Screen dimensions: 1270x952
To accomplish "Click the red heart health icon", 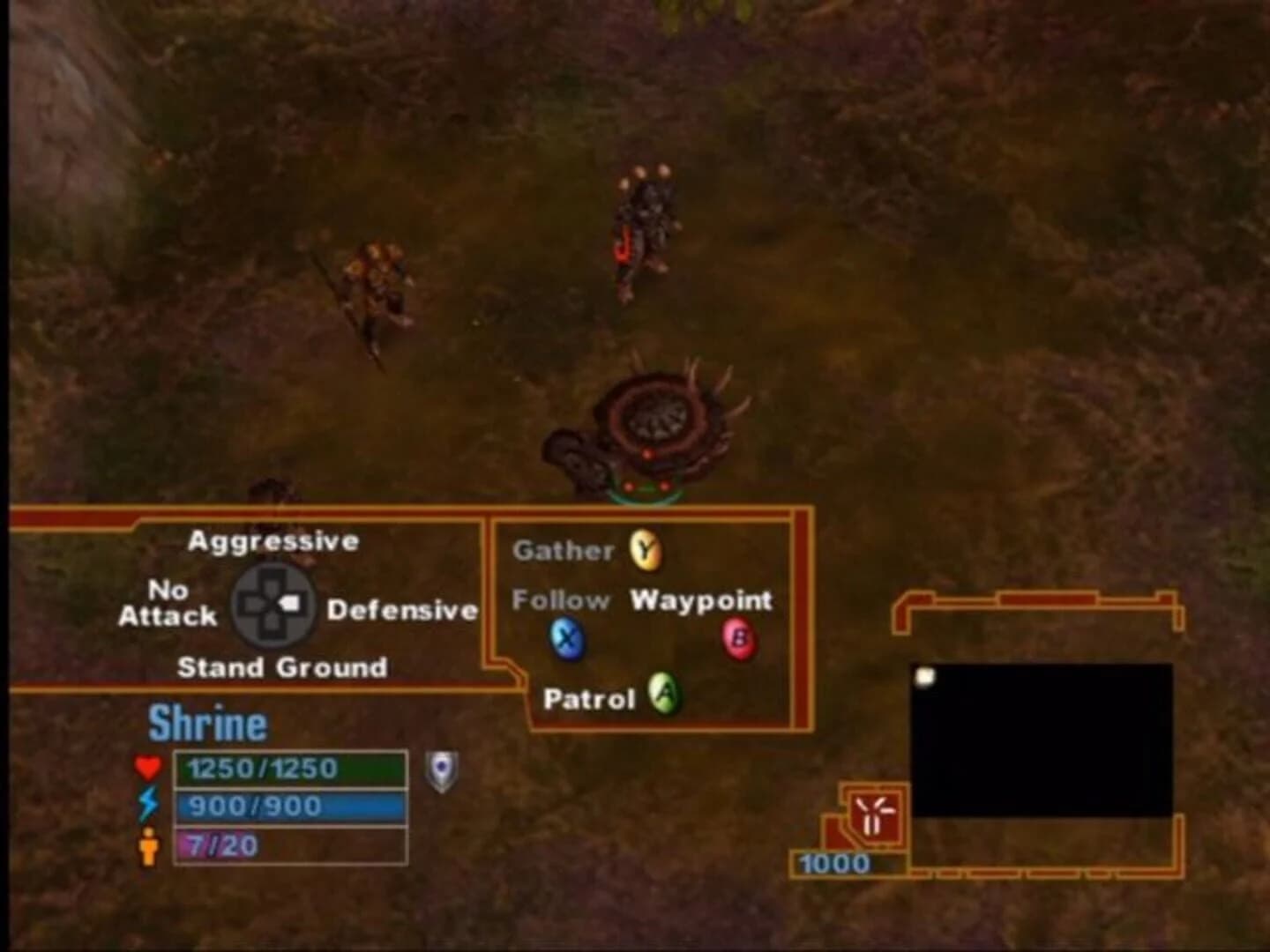I will point(148,767).
